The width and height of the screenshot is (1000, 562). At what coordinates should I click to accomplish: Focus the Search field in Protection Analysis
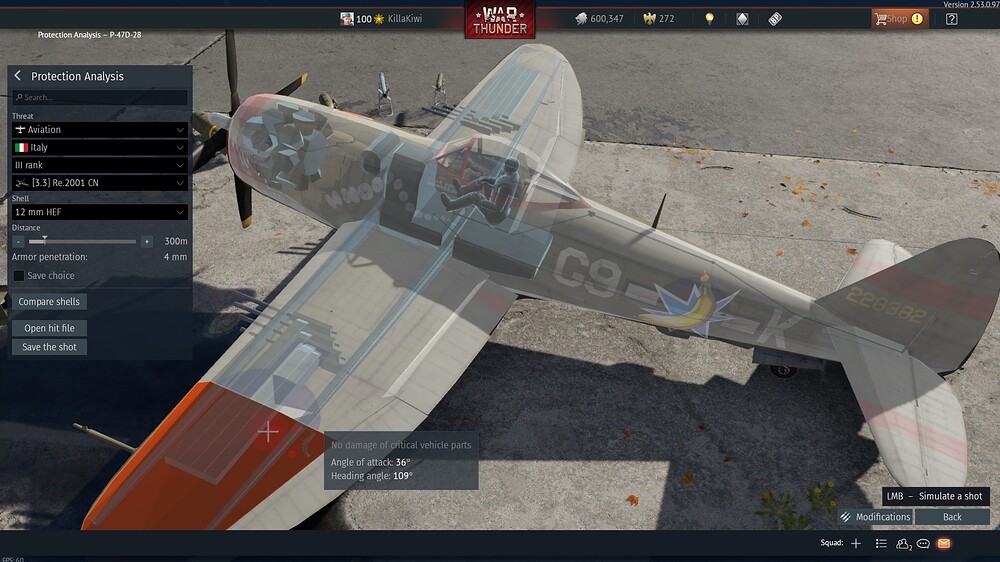tap(100, 97)
